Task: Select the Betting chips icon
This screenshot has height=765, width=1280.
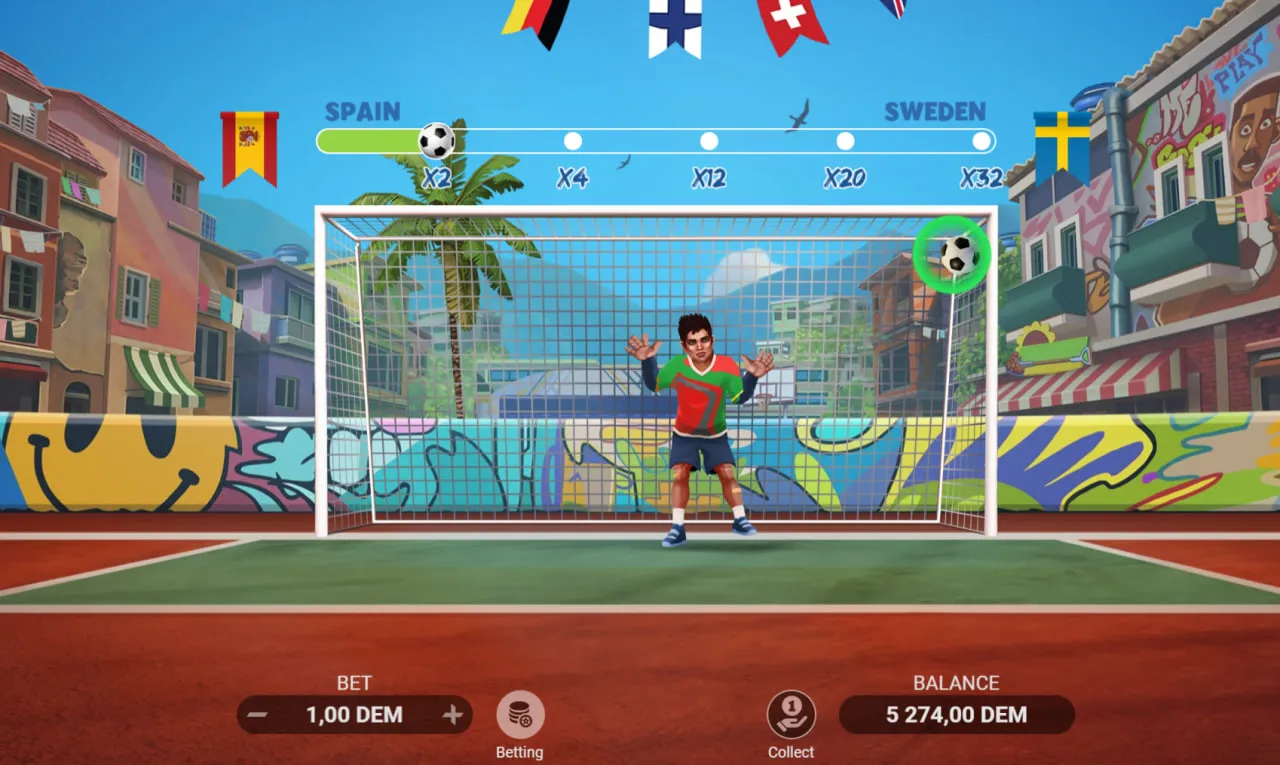Action: point(519,716)
